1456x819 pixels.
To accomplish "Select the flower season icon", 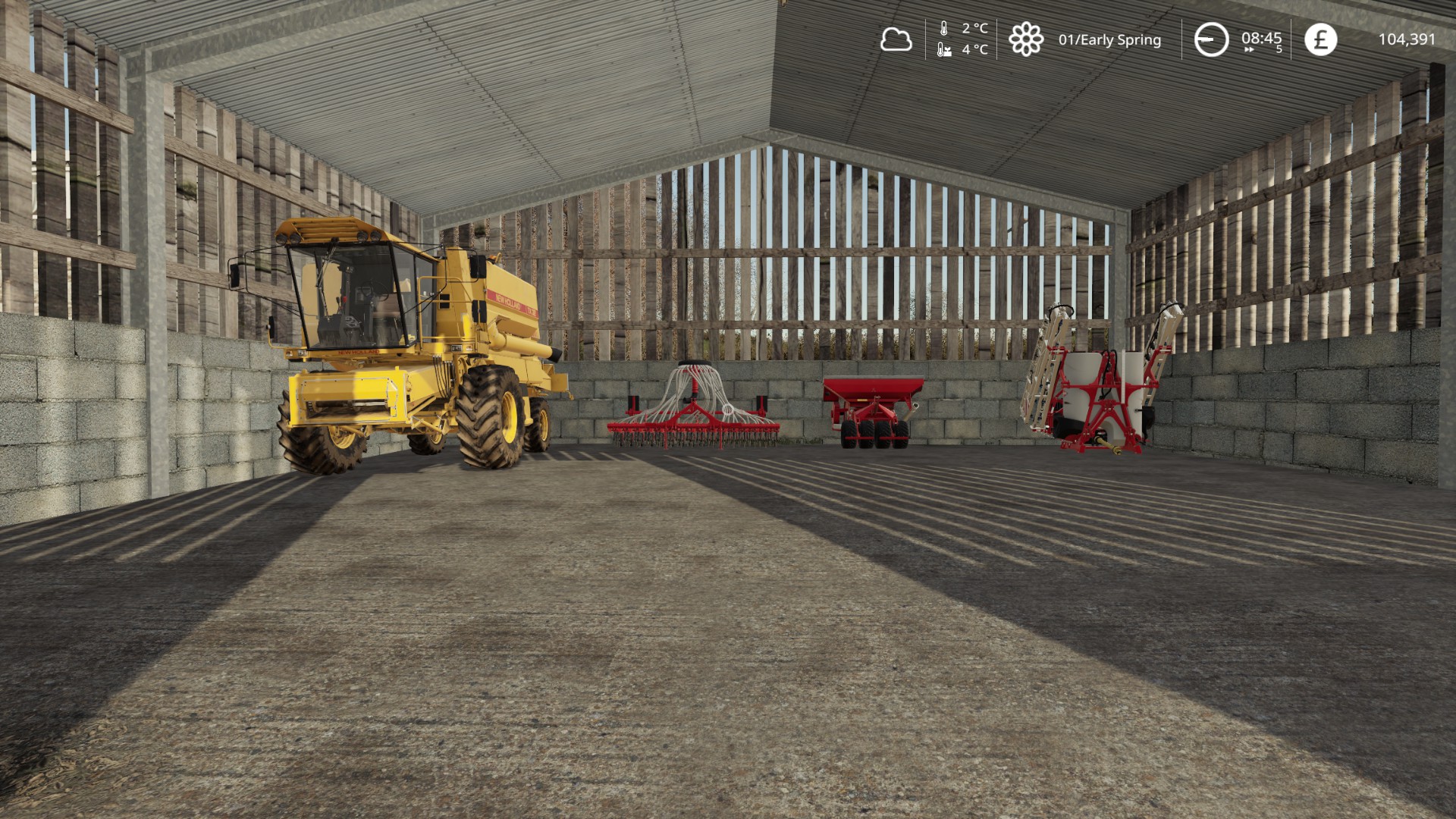I will pyautogui.click(x=1025, y=39).
